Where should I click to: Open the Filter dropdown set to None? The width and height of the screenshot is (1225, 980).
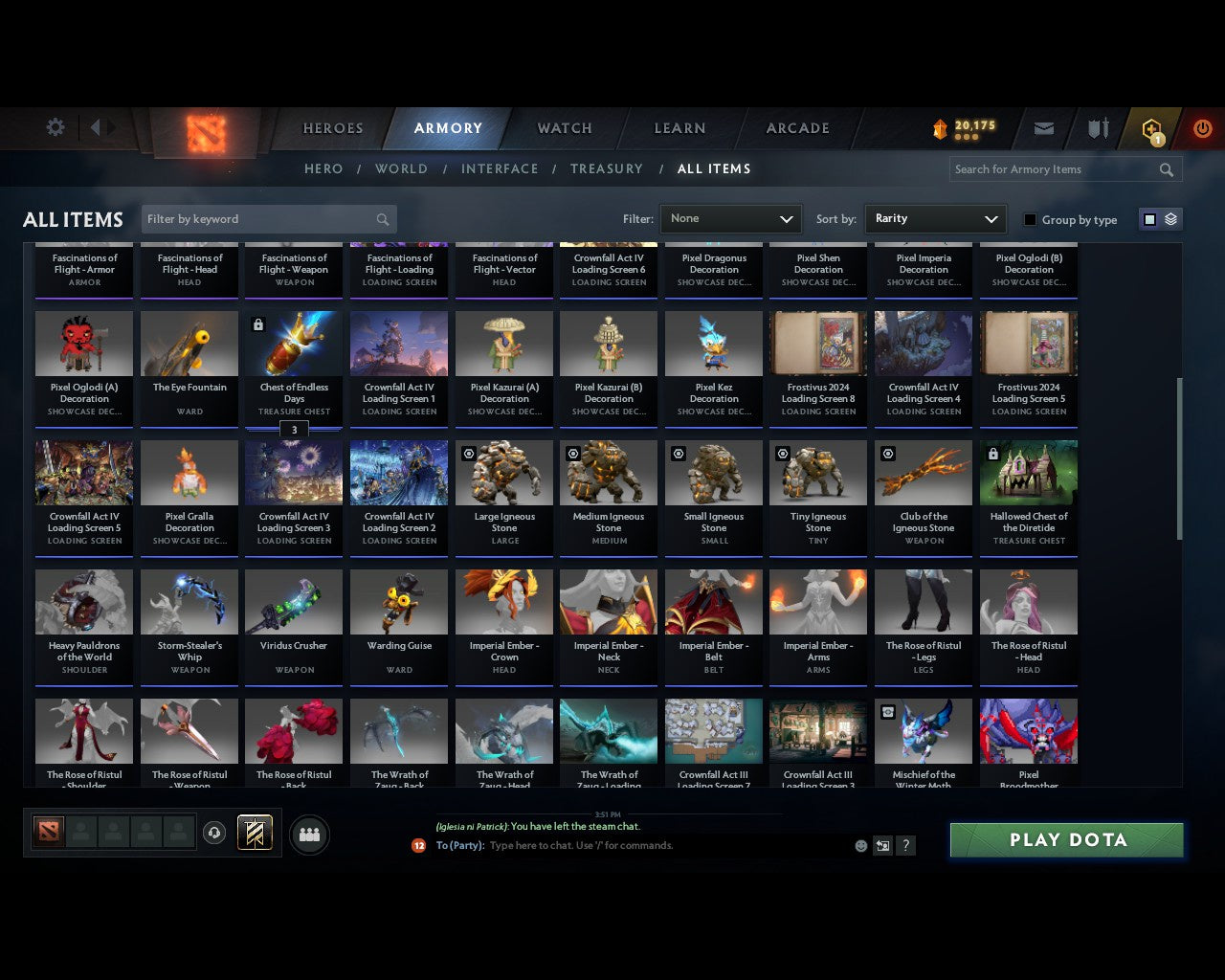click(730, 219)
